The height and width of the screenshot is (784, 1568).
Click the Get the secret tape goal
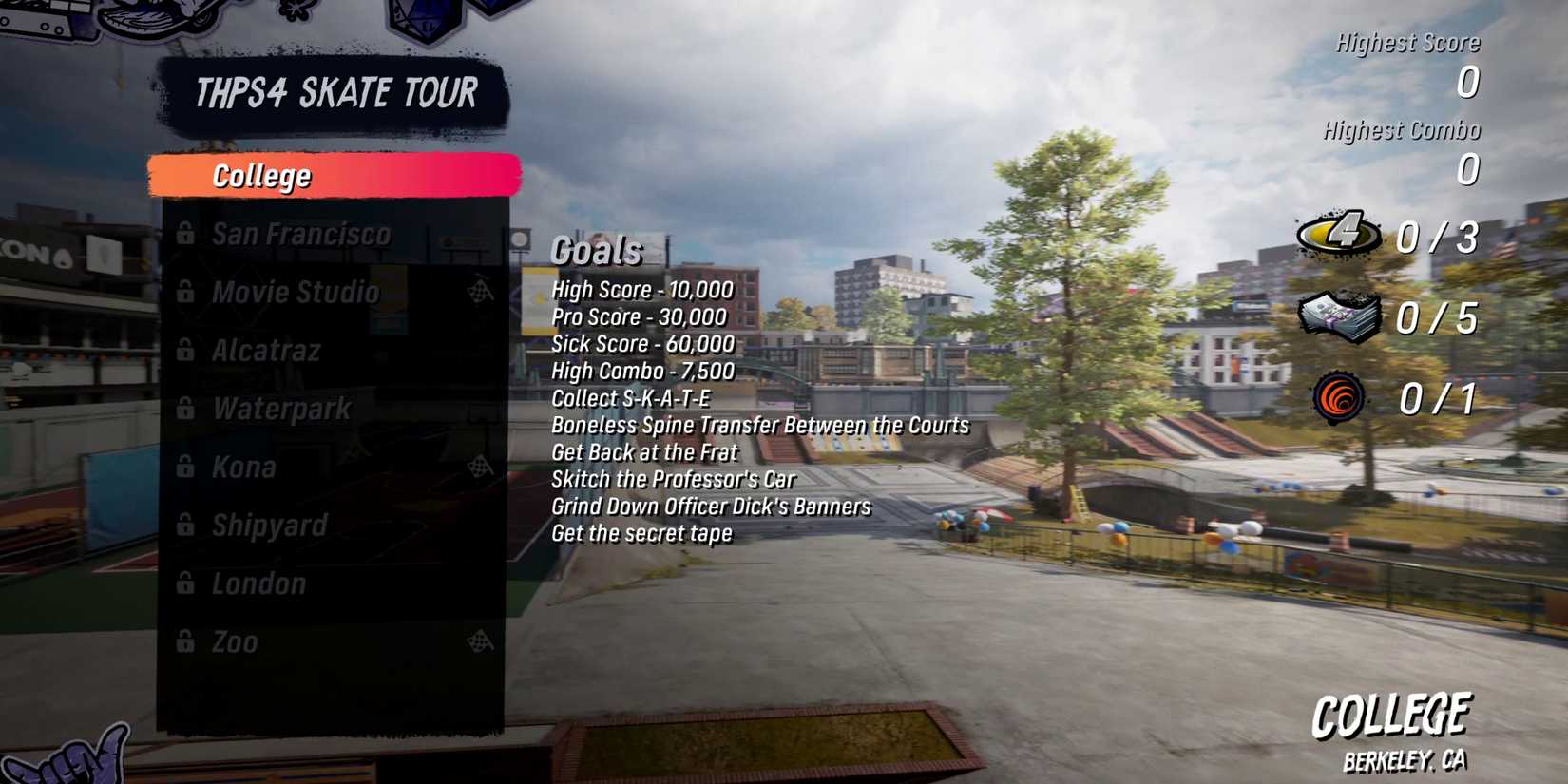(641, 533)
